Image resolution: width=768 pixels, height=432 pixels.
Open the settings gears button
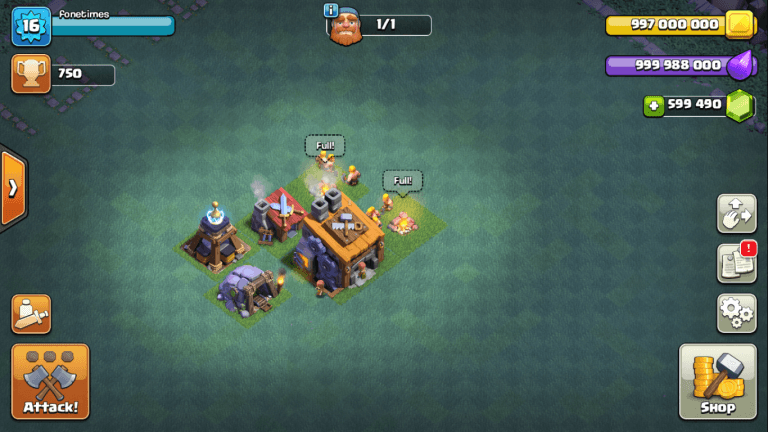tap(736, 313)
